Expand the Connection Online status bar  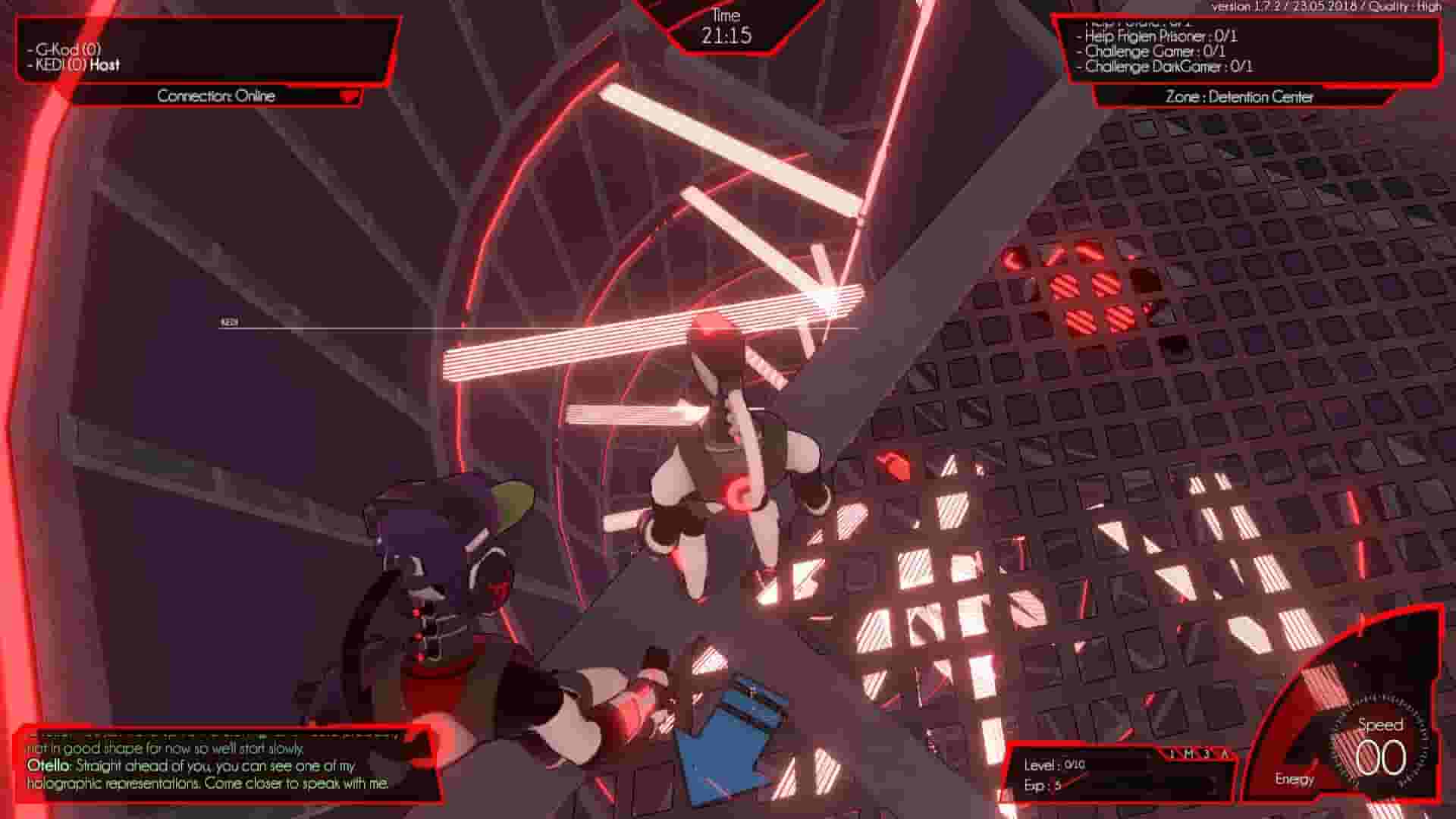tap(216, 96)
